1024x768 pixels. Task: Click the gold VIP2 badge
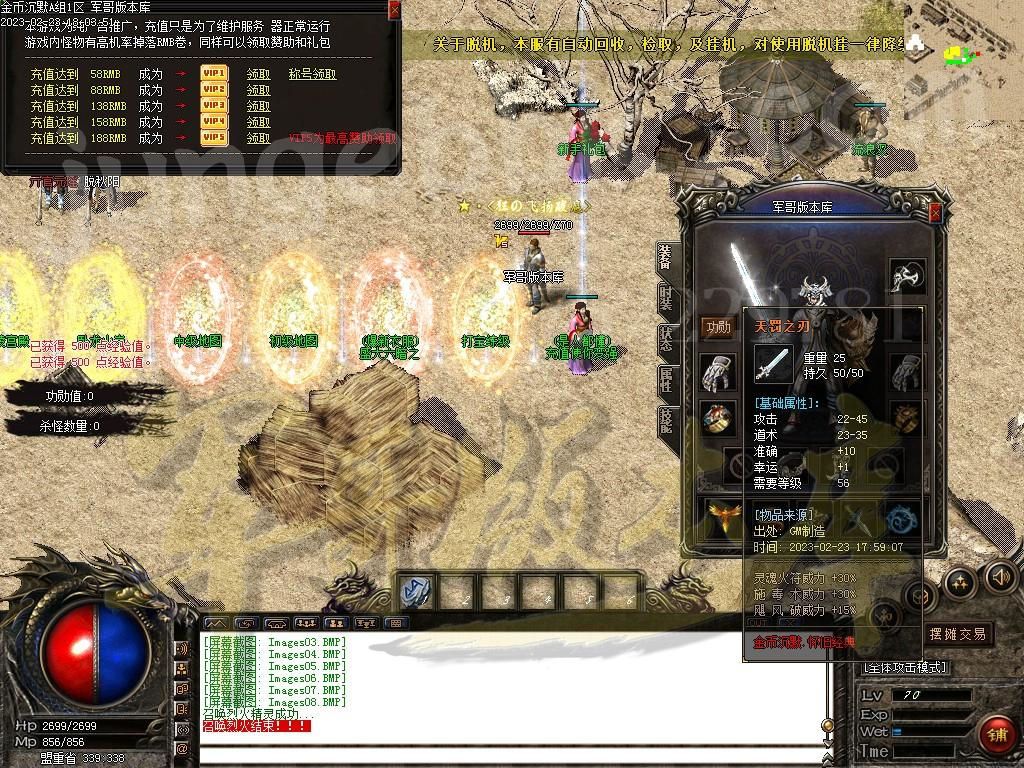click(214, 90)
